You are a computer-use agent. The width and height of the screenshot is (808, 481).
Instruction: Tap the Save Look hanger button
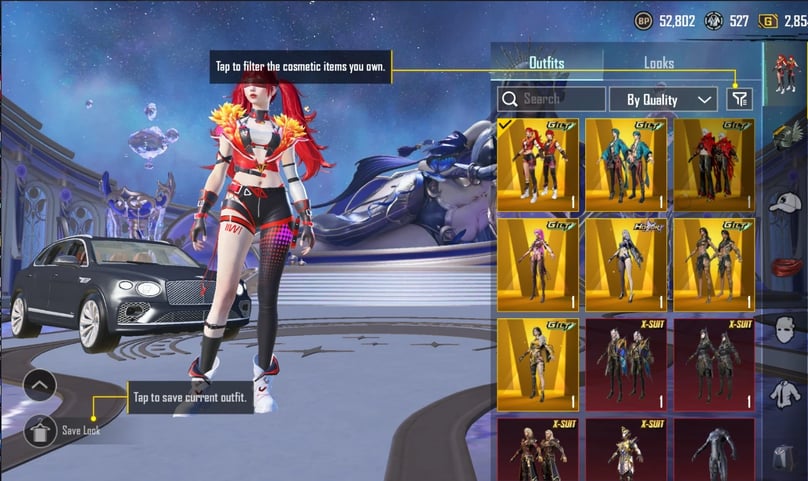click(40, 431)
